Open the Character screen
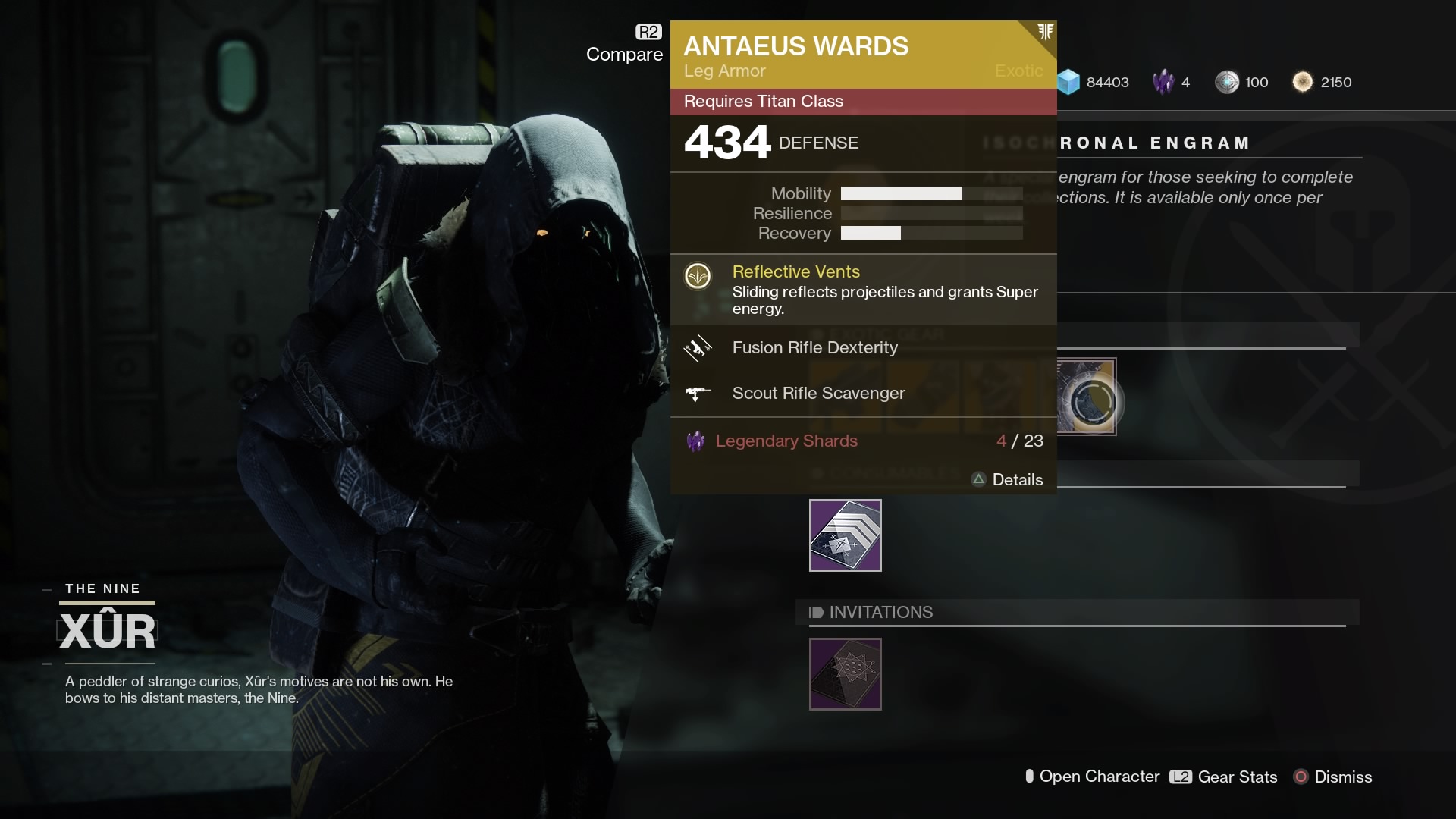The image size is (1456, 819). pos(1092,777)
